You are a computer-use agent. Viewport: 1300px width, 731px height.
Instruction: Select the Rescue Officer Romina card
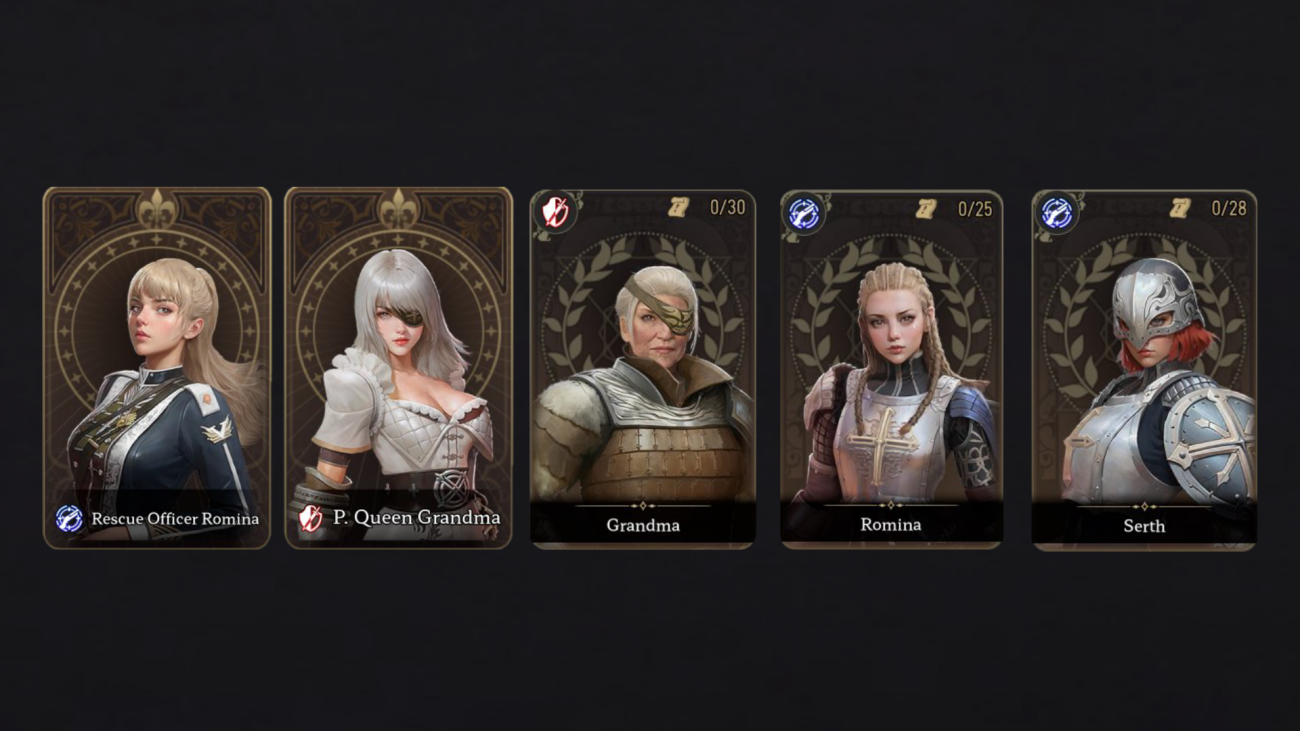point(157,367)
